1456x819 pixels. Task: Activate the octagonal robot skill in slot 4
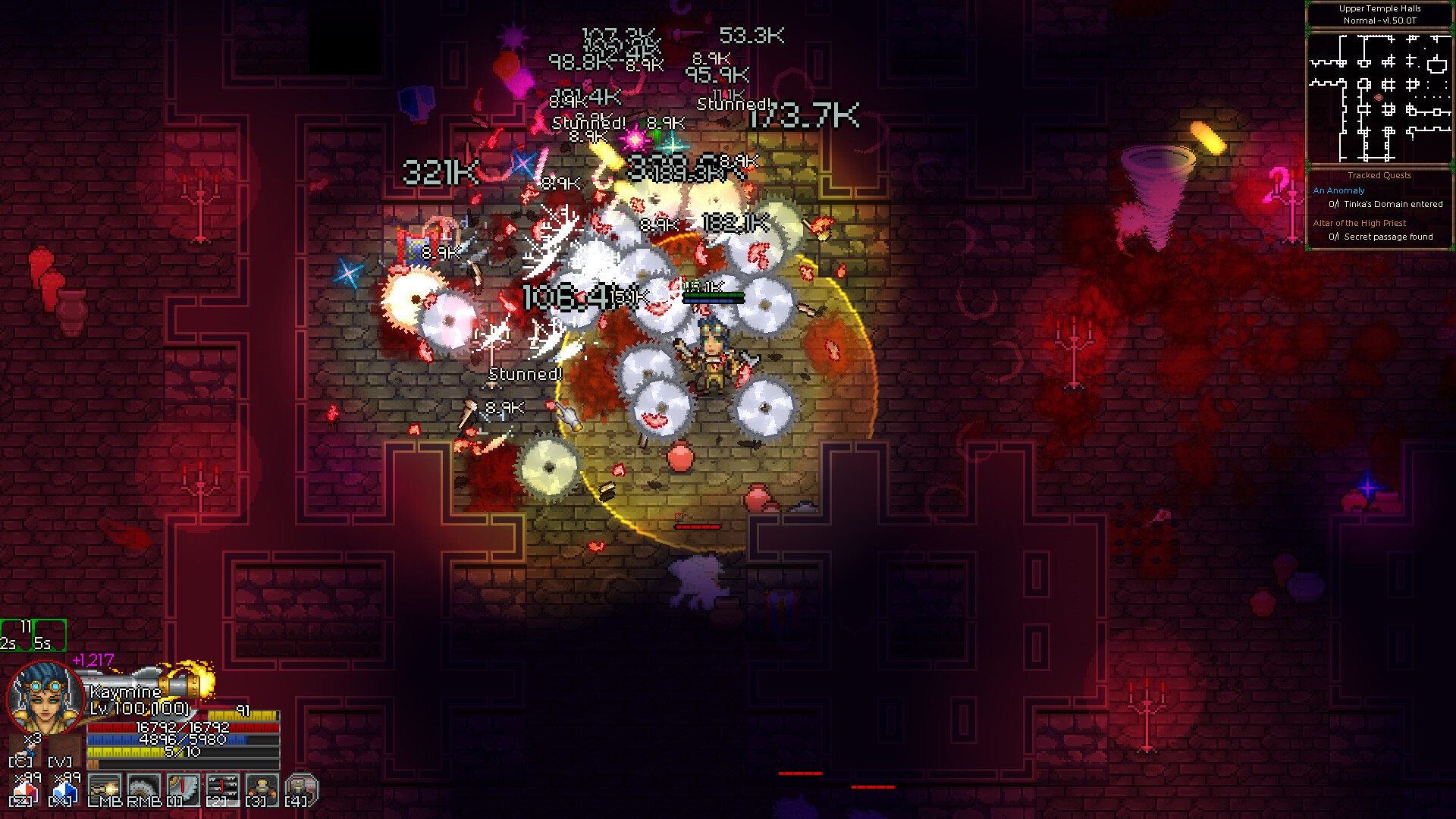(x=301, y=789)
